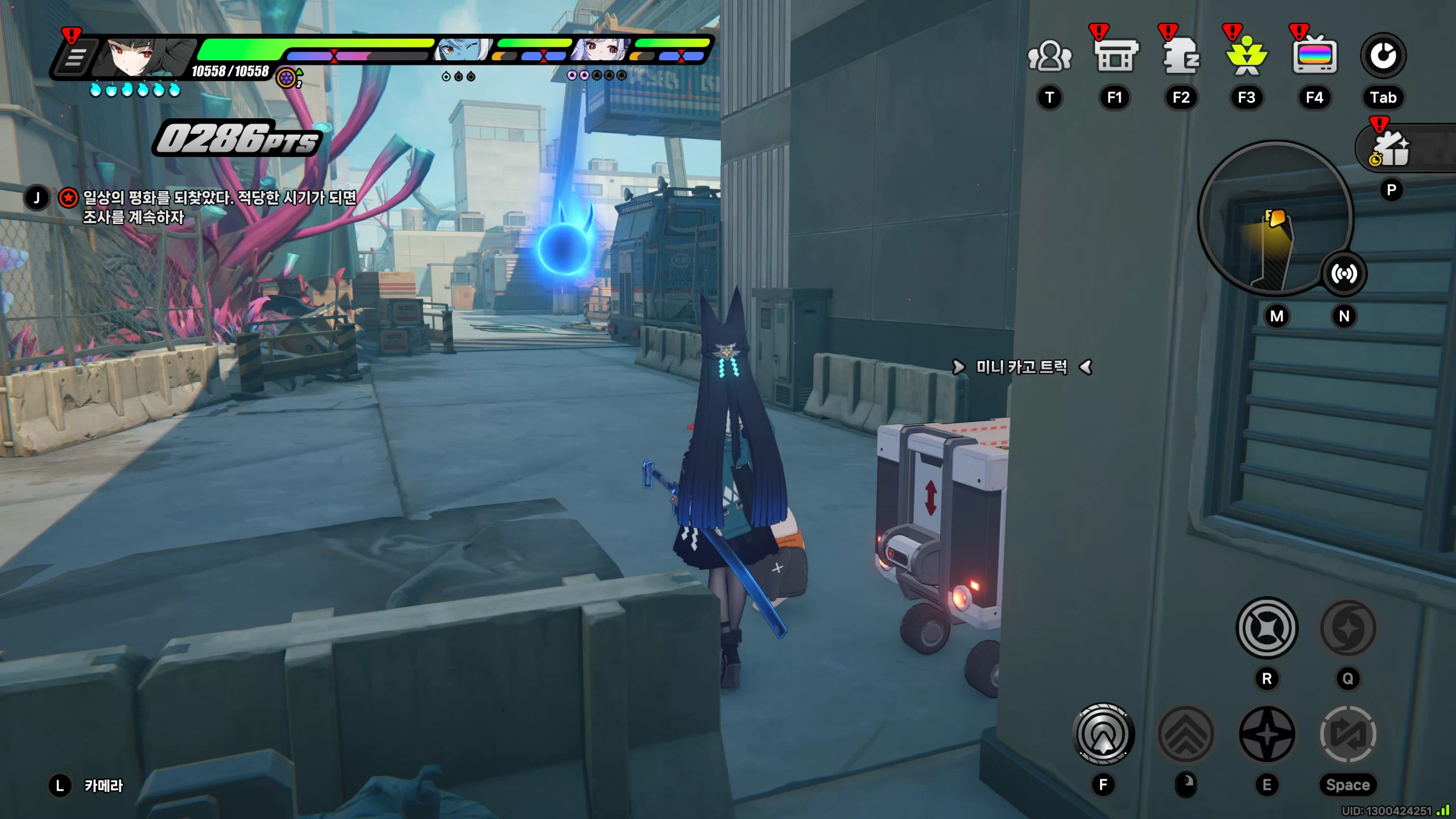Activate the ultimate skill button
Image resolution: width=1456 pixels, height=819 pixels.
[1267, 628]
